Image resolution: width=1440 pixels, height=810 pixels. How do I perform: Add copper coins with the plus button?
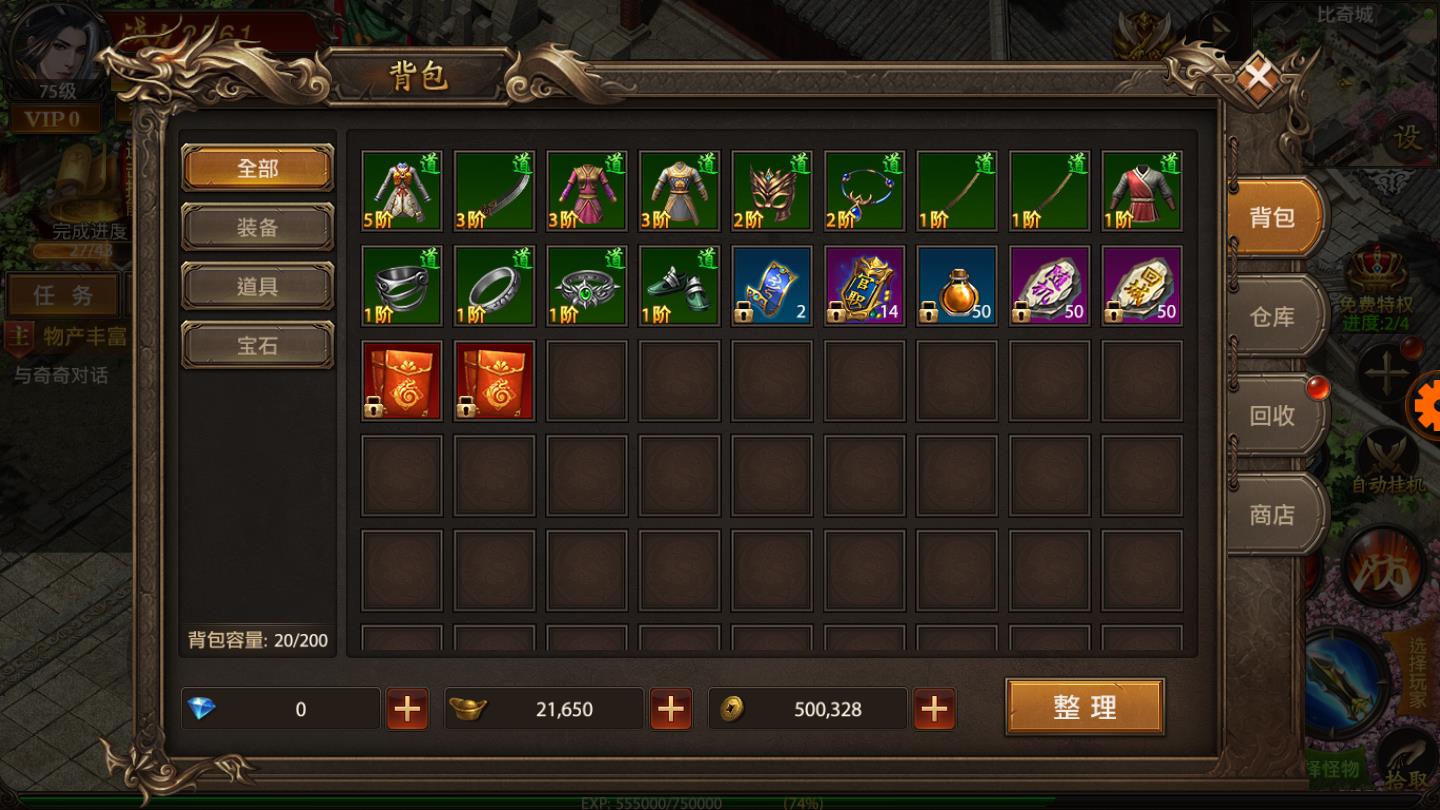(x=934, y=709)
